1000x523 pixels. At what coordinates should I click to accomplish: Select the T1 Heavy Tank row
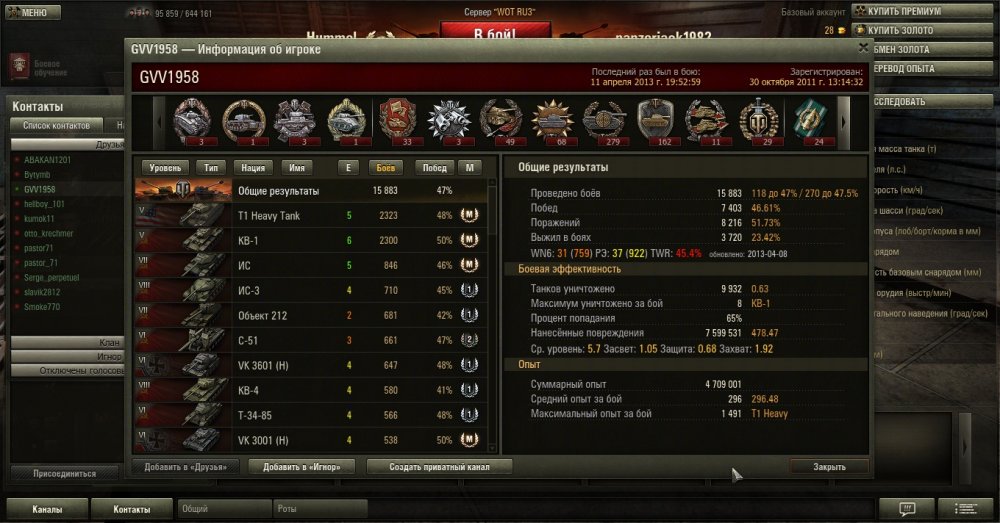(311, 215)
